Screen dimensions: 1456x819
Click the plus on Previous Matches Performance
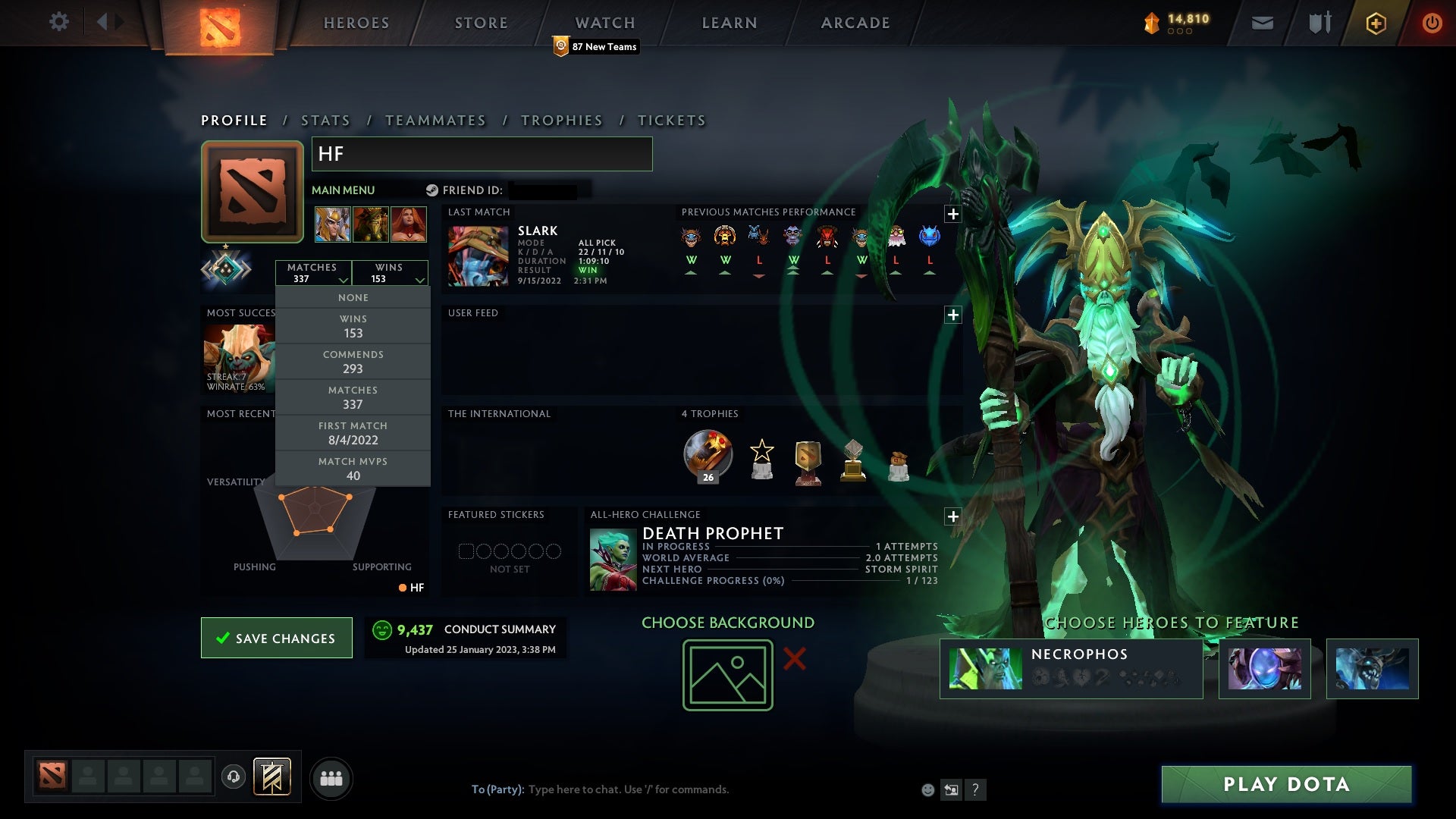953,215
